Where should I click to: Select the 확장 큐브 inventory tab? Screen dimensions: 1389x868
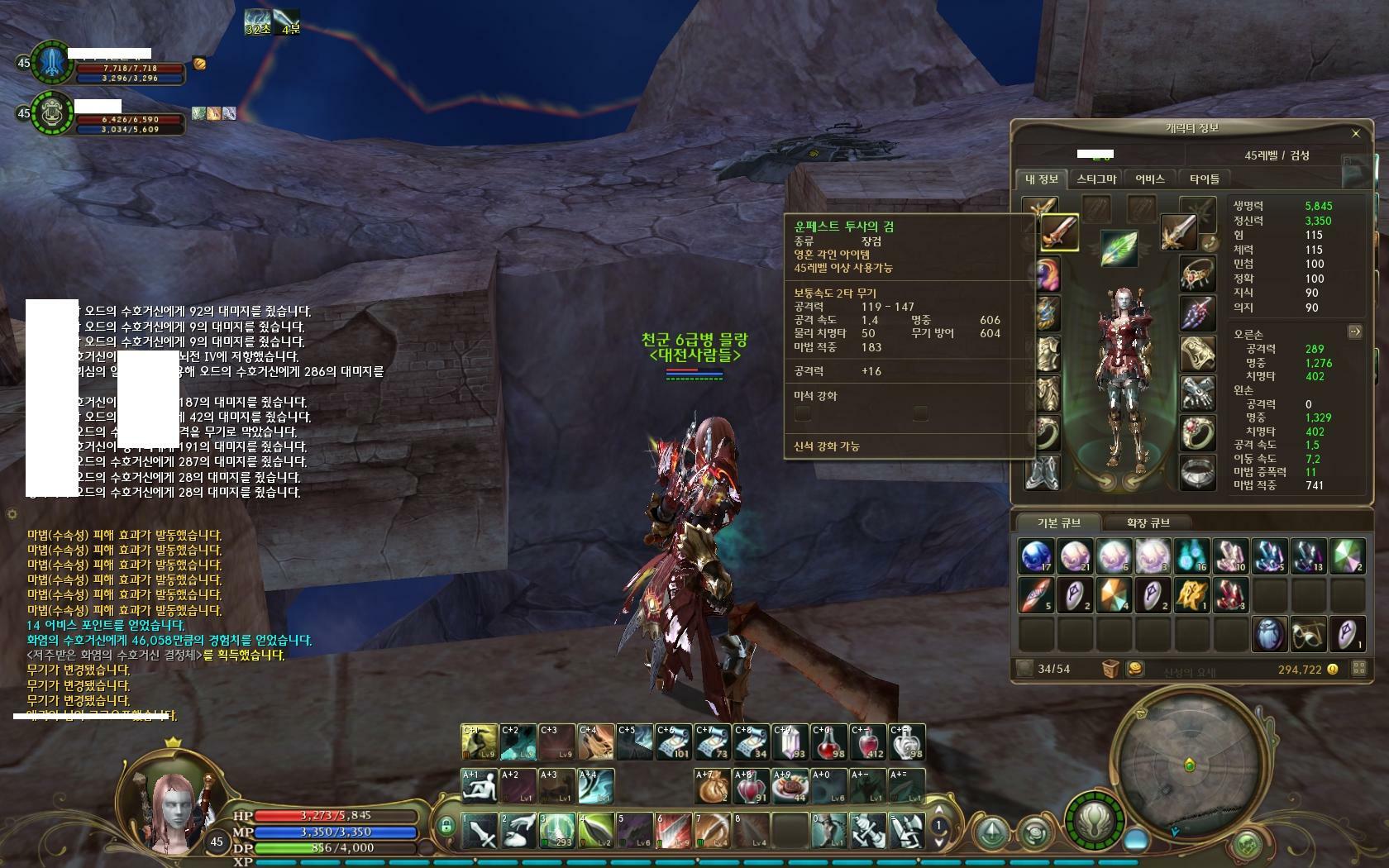coord(1148,522)
